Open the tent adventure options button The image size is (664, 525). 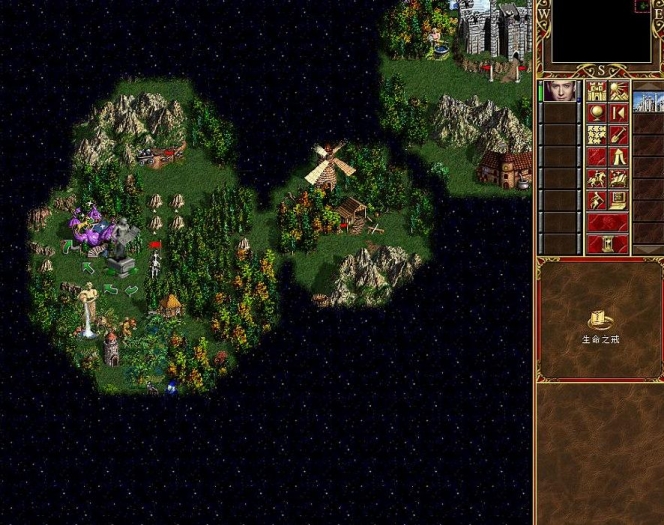tap(619, 156)
